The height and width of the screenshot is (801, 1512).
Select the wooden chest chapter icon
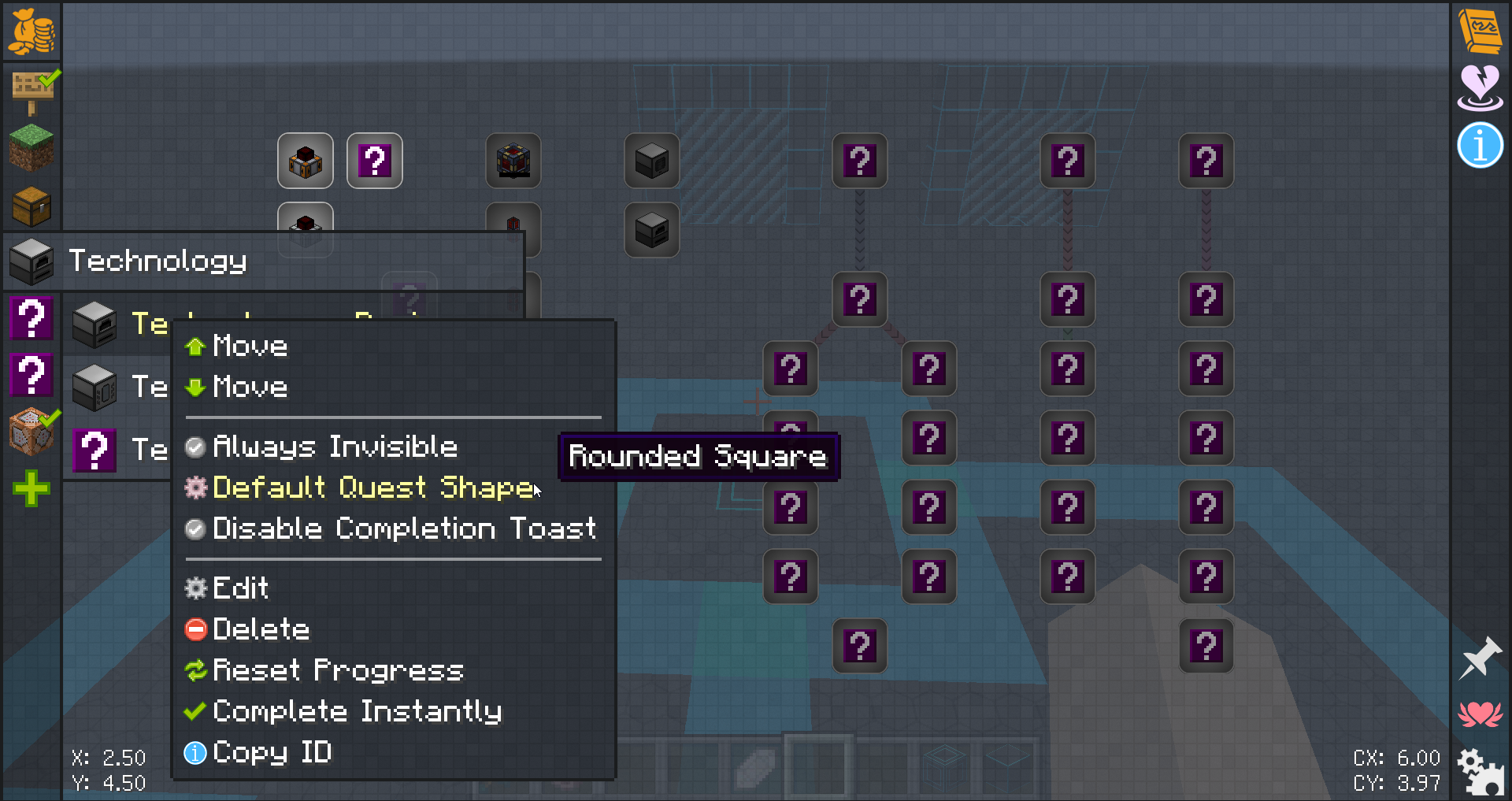point(31,206)
